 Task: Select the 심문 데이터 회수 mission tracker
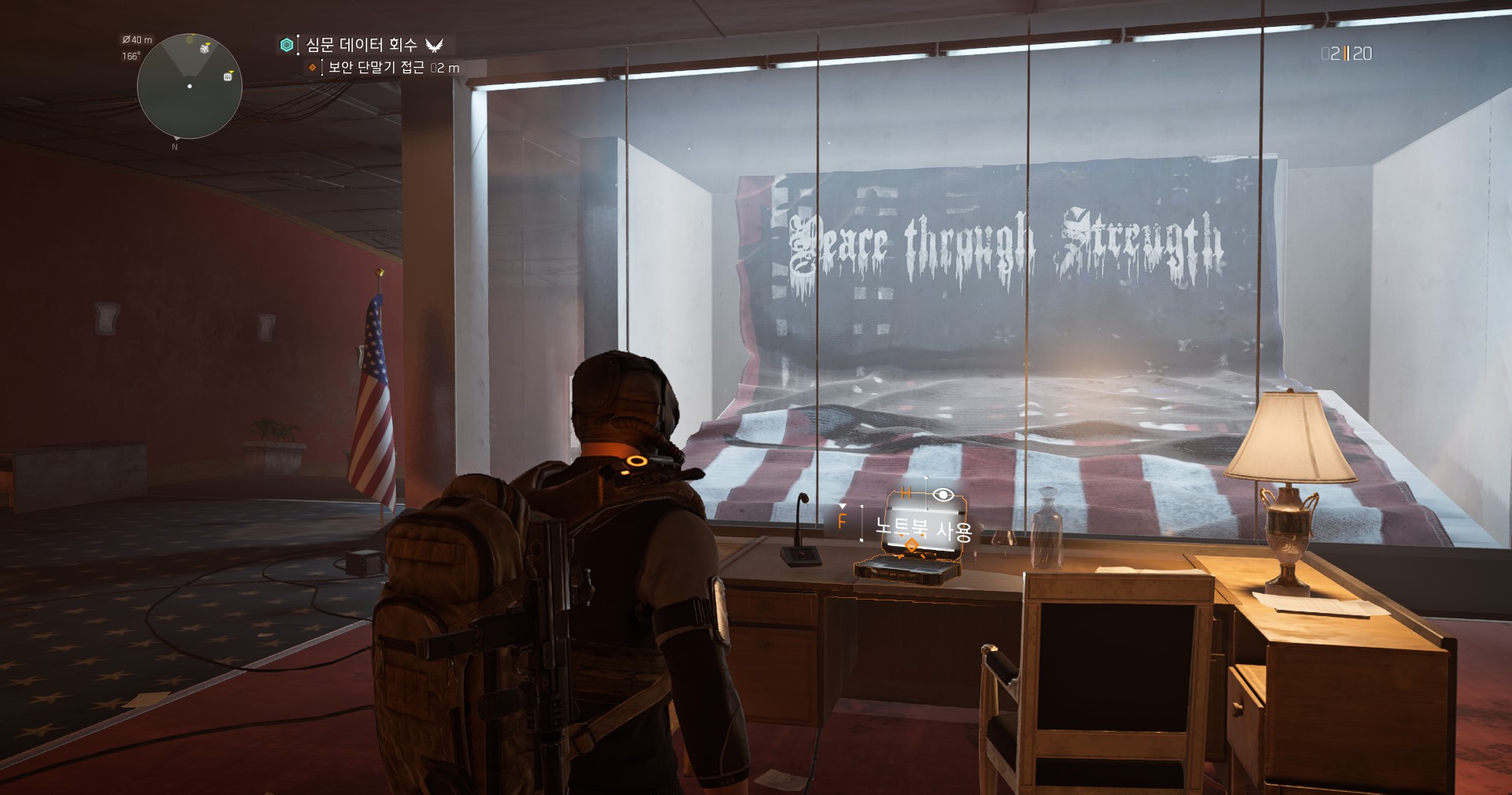(x=361, y=45)
